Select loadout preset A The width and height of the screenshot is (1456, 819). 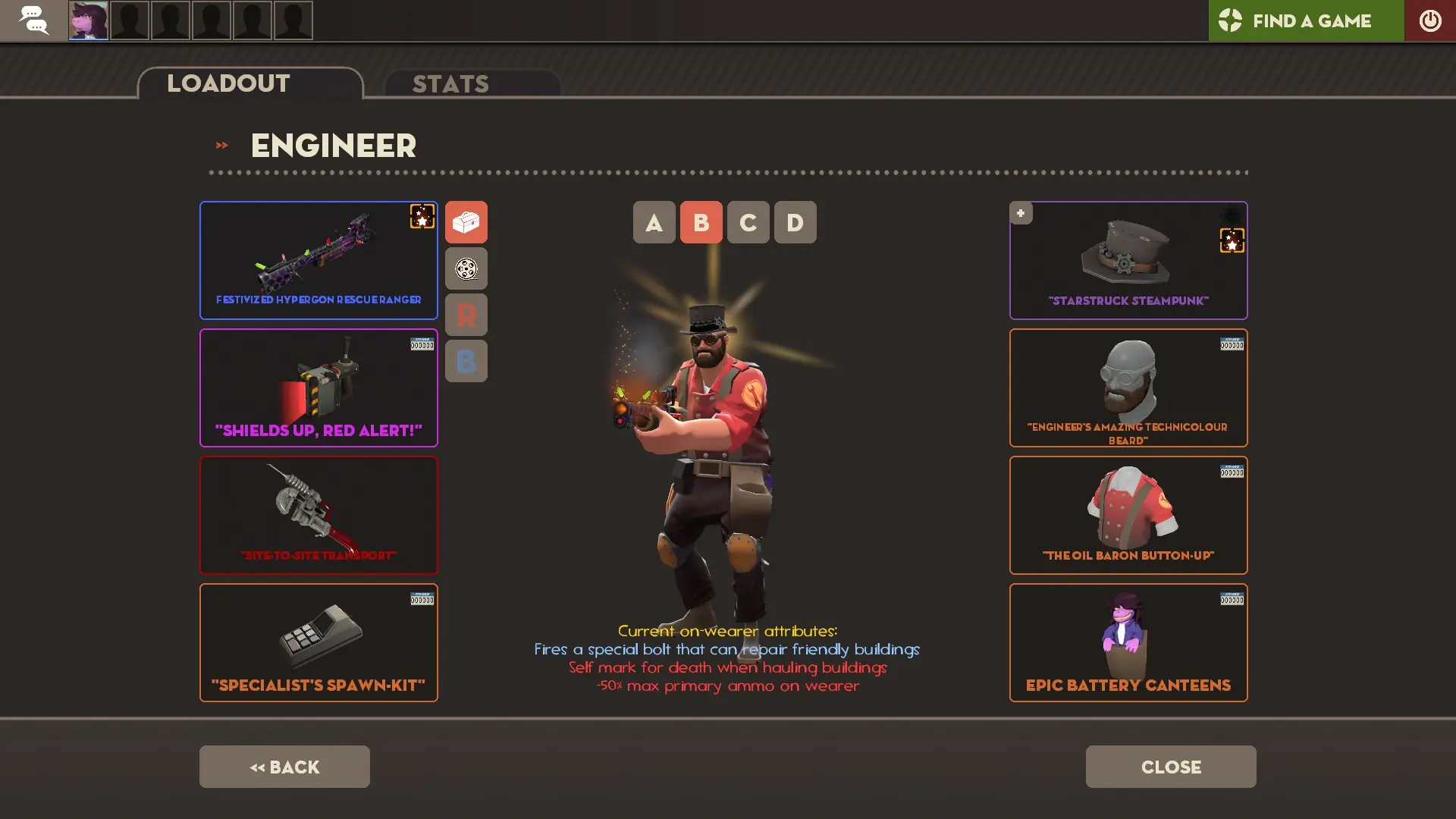coord(653,222)
